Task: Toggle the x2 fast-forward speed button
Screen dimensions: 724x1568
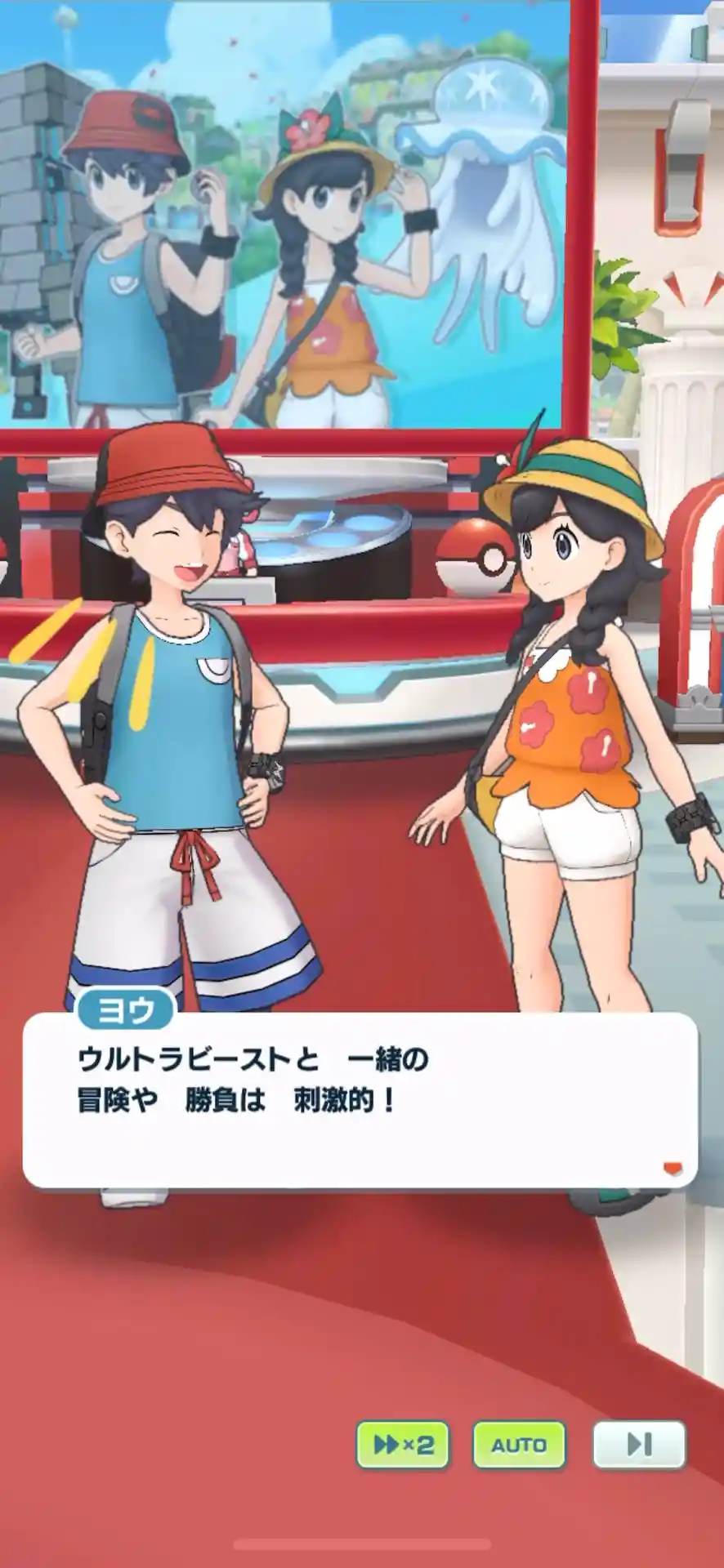Action: (x=403, y=1445)
